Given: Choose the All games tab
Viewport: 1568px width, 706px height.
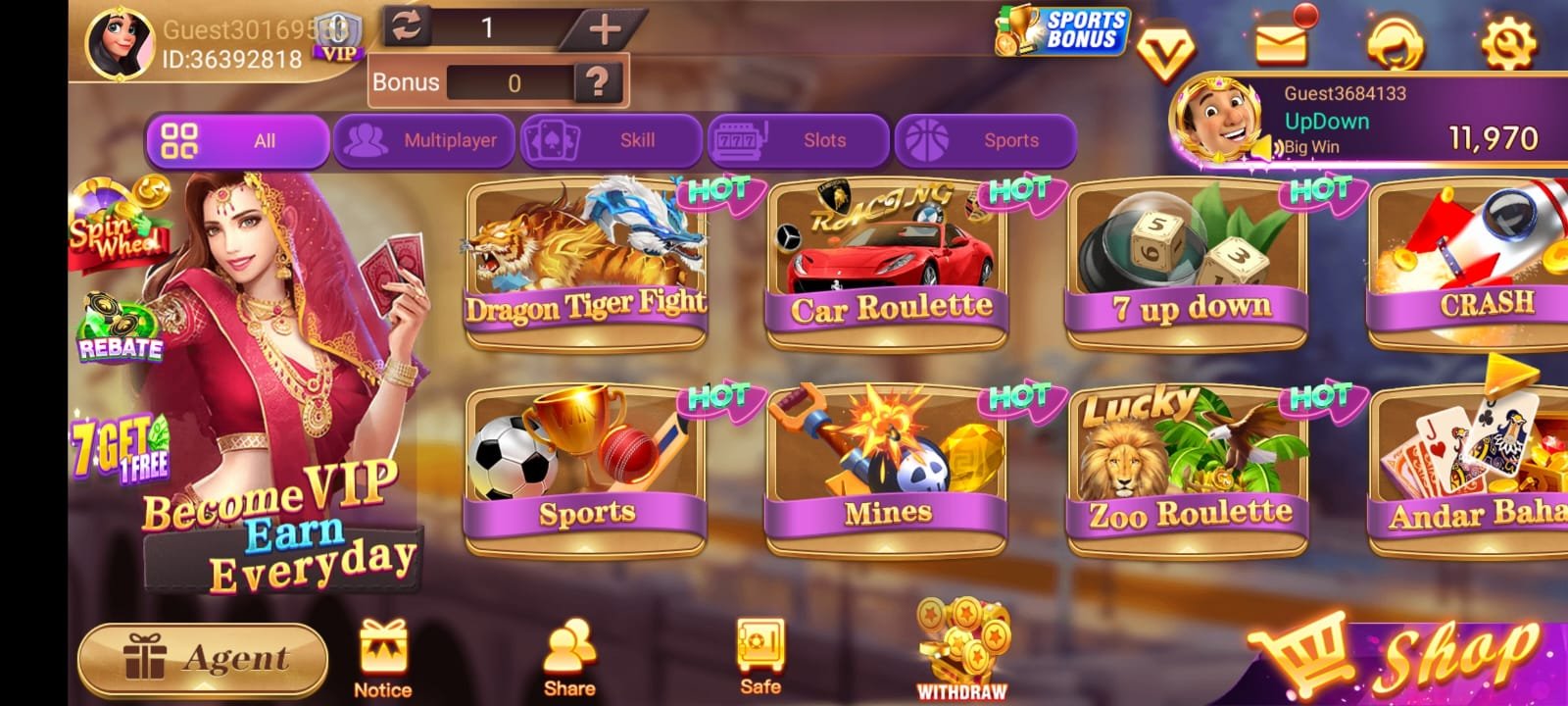Looking at the screenshot, I should 237,141.
